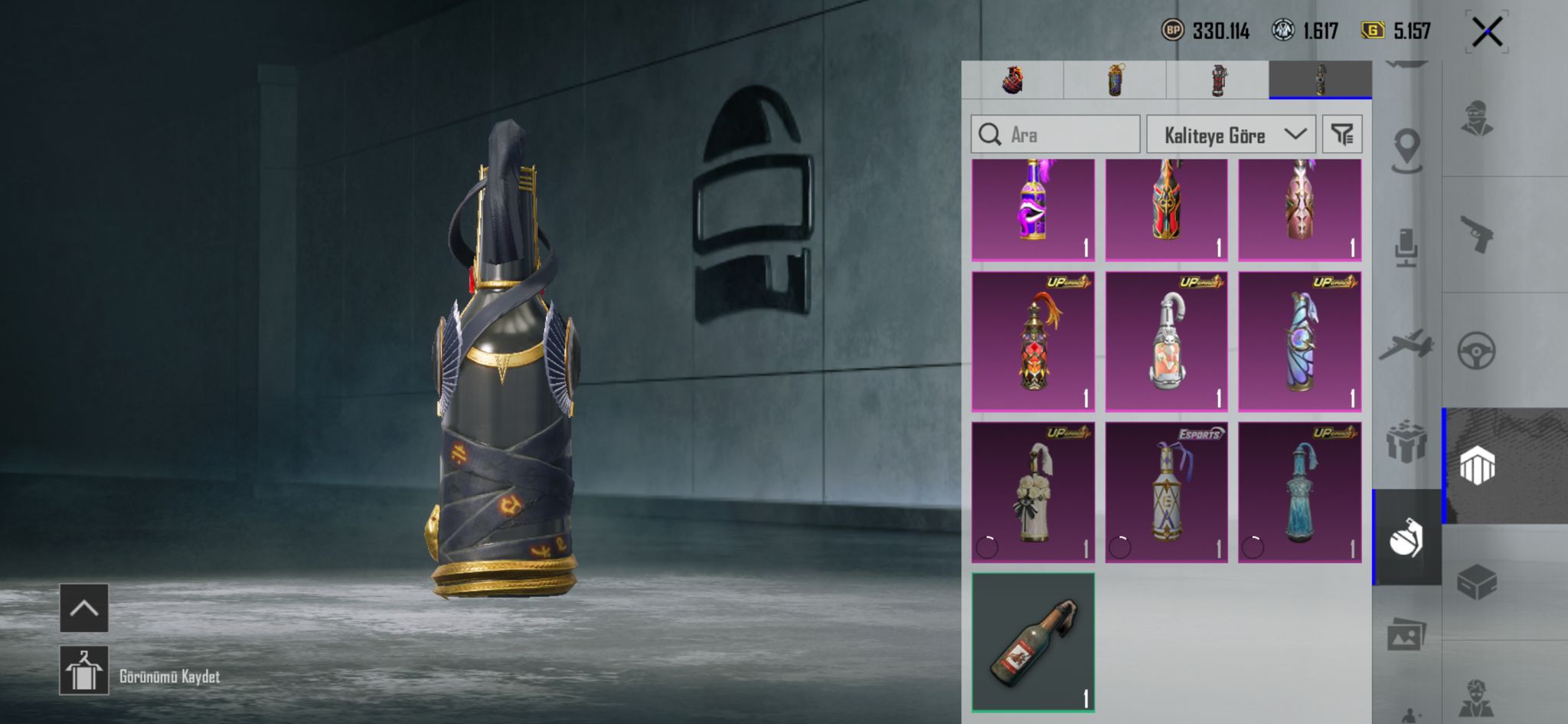
Task: Open the airplane skins category
Action: (1406, 345)
